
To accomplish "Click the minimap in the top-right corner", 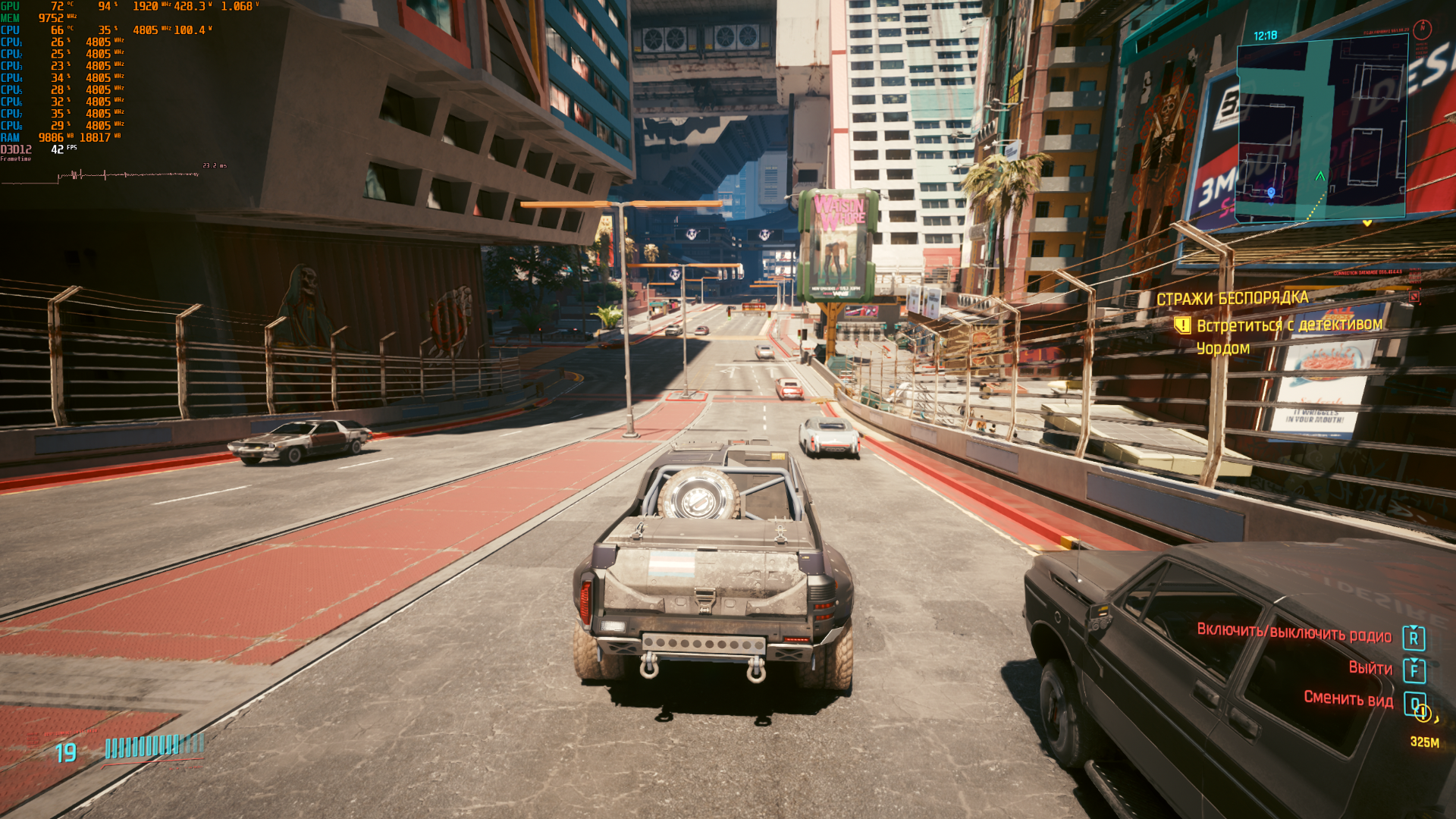I will tap(1321, 129).
